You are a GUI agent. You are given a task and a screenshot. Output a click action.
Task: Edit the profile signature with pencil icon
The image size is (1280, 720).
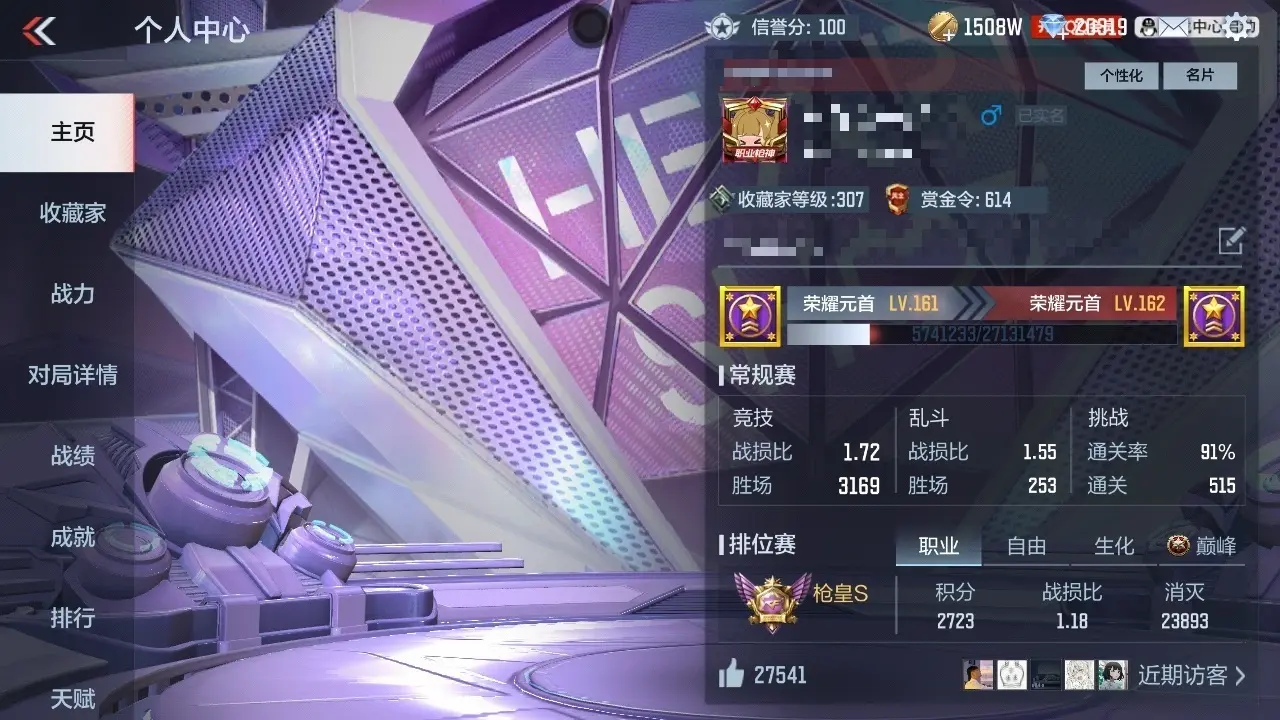pos(1231,240)
